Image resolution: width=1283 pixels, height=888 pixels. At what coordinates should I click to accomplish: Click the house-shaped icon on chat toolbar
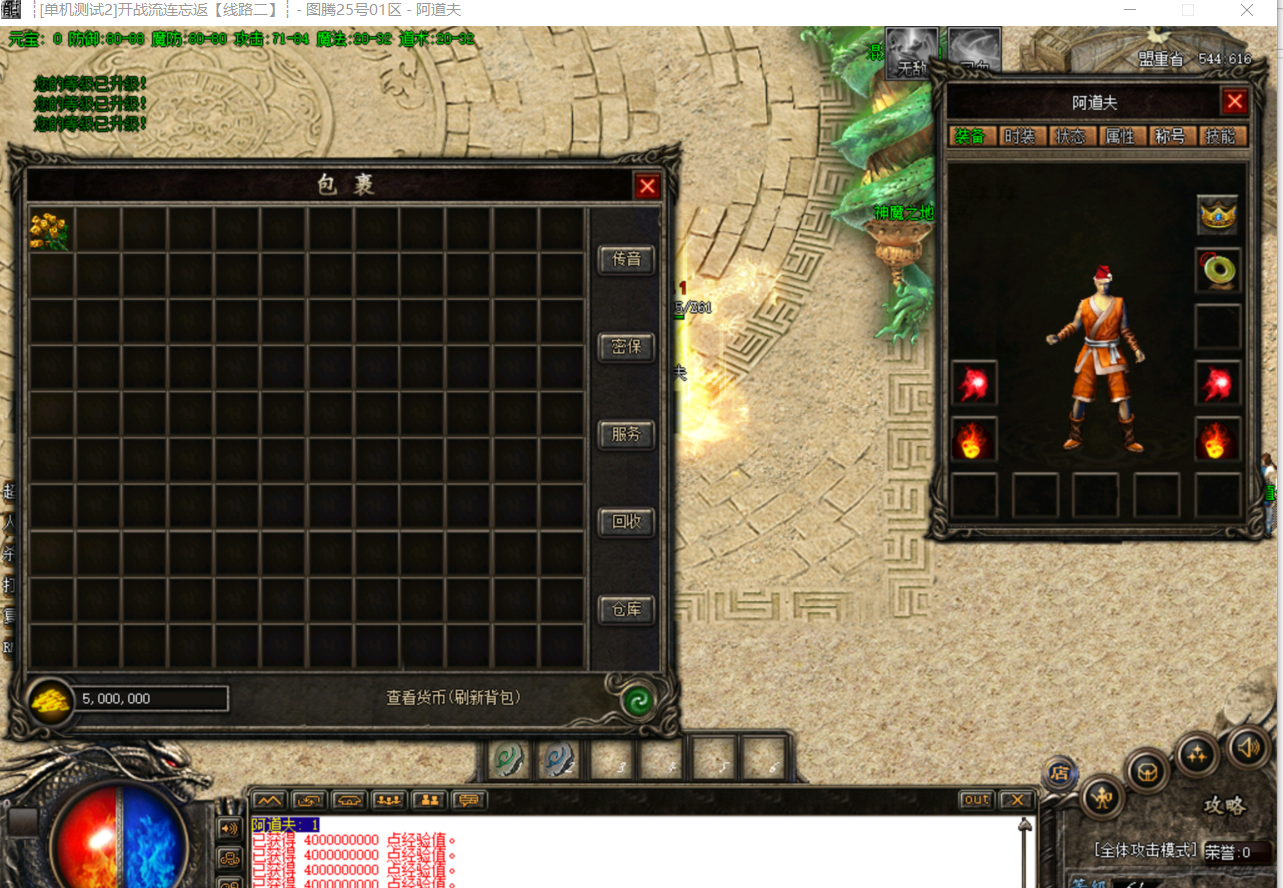point(347,800)
